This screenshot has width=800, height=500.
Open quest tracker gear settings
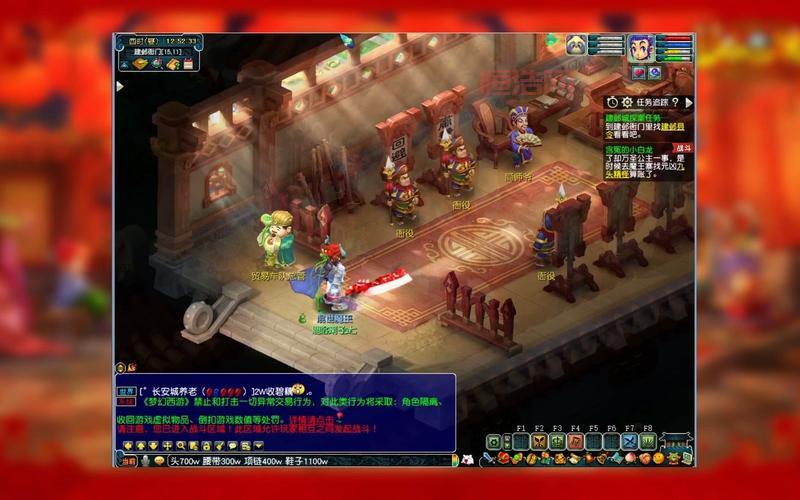pos(627,102)
